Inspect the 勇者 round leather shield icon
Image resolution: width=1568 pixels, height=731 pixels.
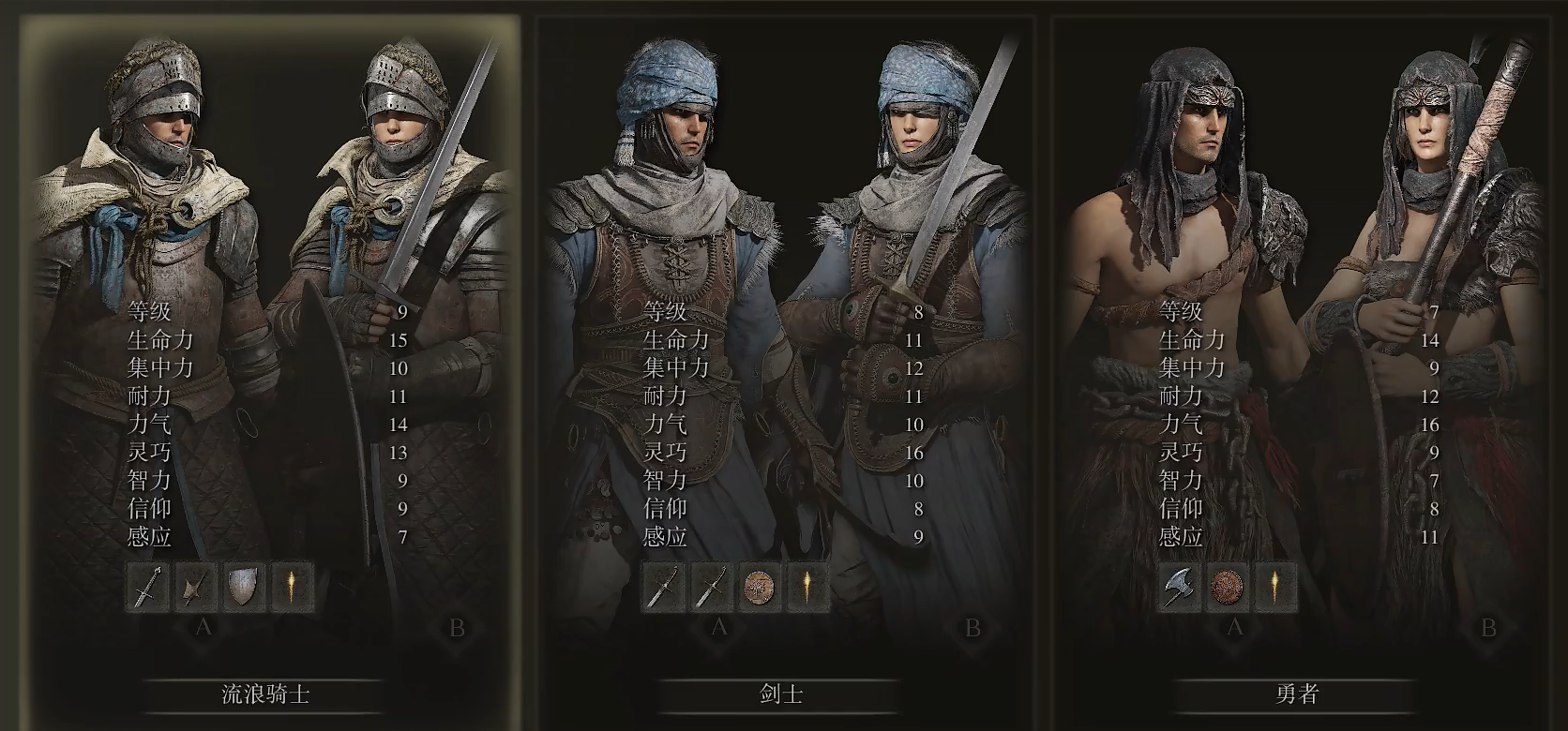tap(1227, 588)
